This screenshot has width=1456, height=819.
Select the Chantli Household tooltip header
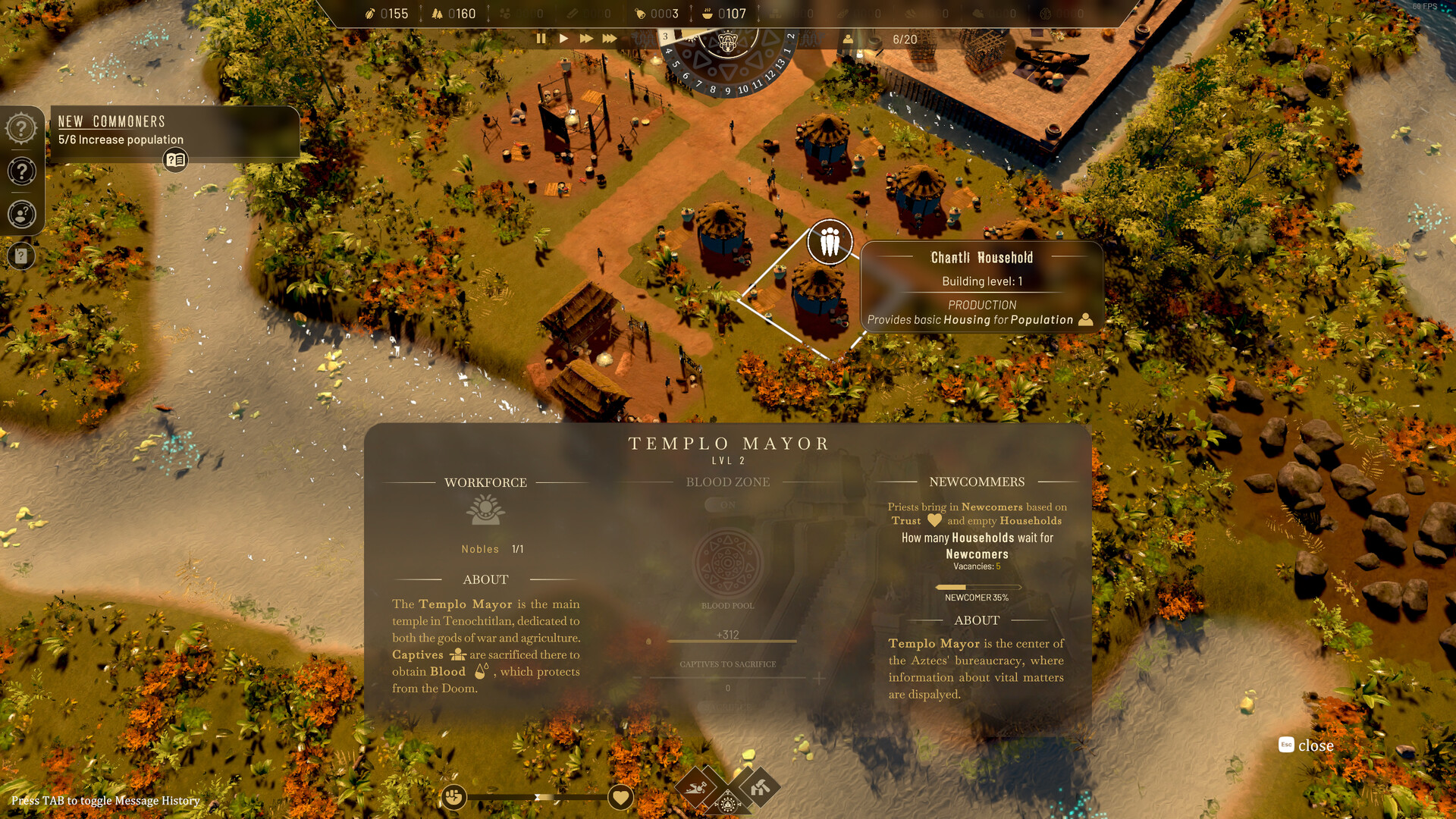[x=981, y=257]
